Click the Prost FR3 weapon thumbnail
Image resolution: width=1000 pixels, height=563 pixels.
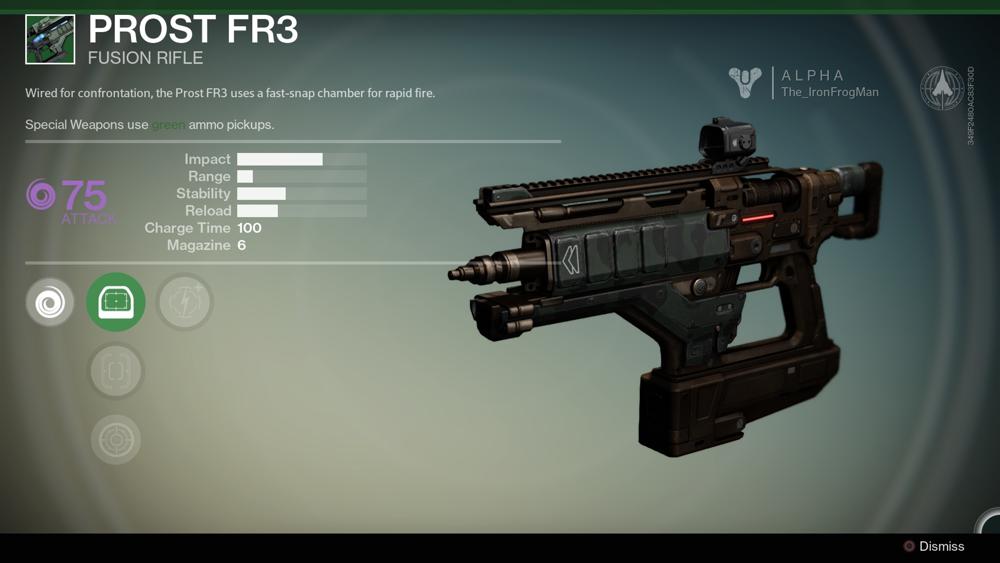pyautogui.click(x=50, y=39)
